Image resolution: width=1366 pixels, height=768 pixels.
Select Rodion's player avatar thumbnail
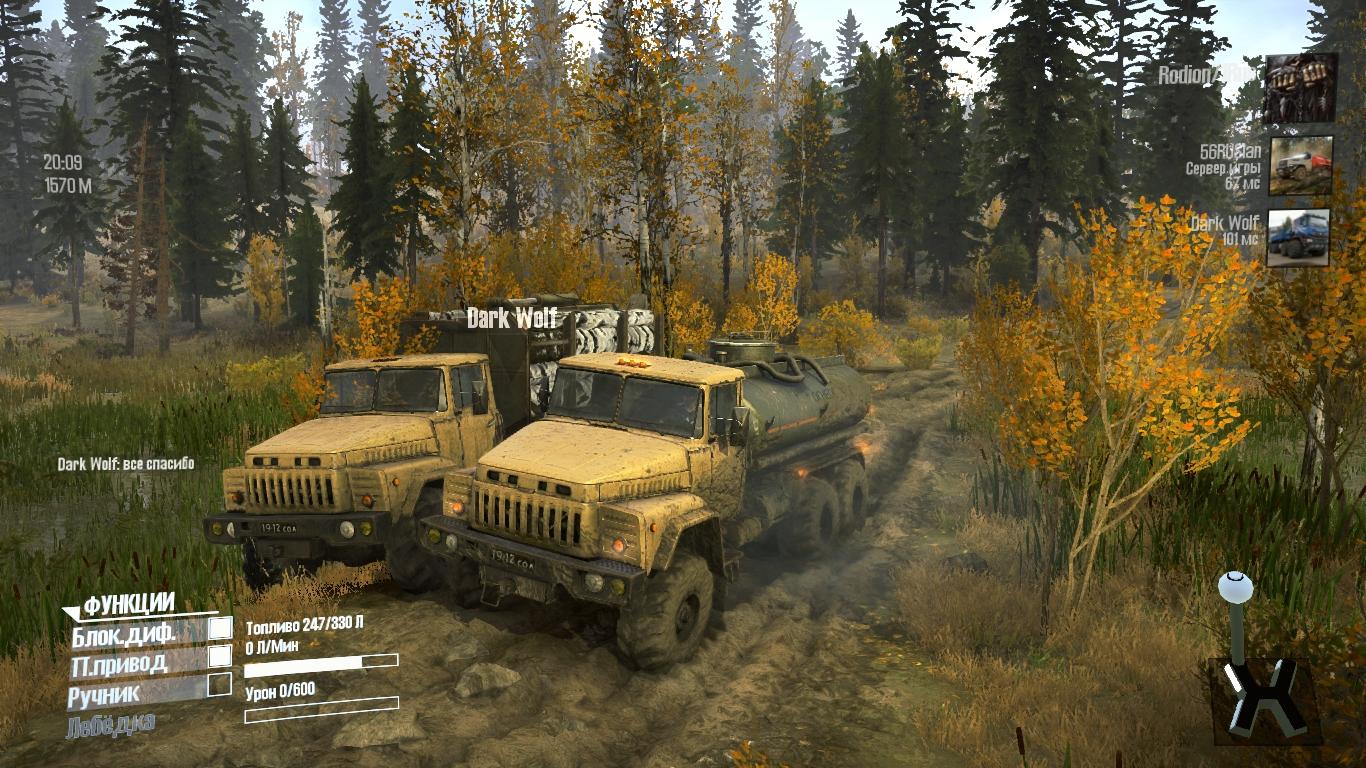click(1300, 89)
